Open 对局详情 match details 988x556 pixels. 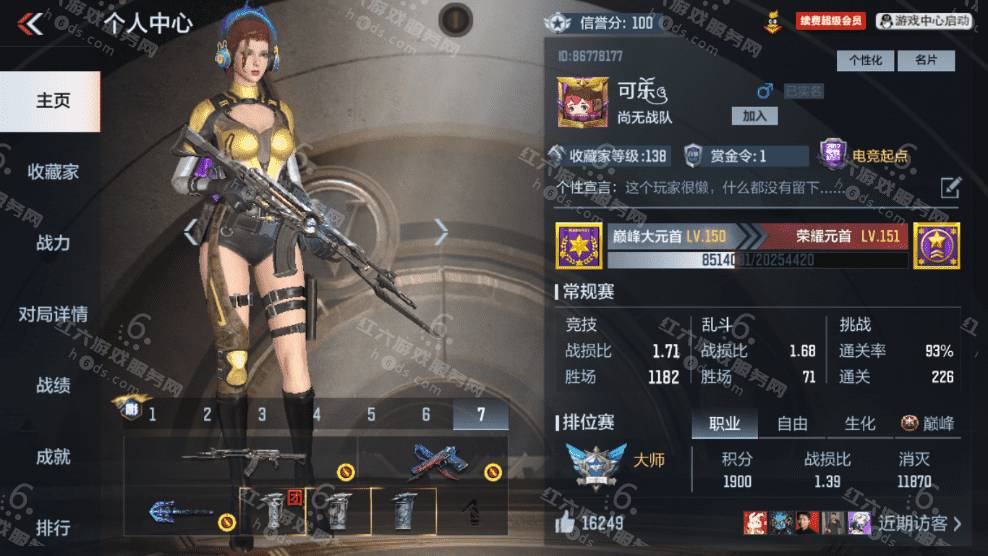click(x=52, y=314)
